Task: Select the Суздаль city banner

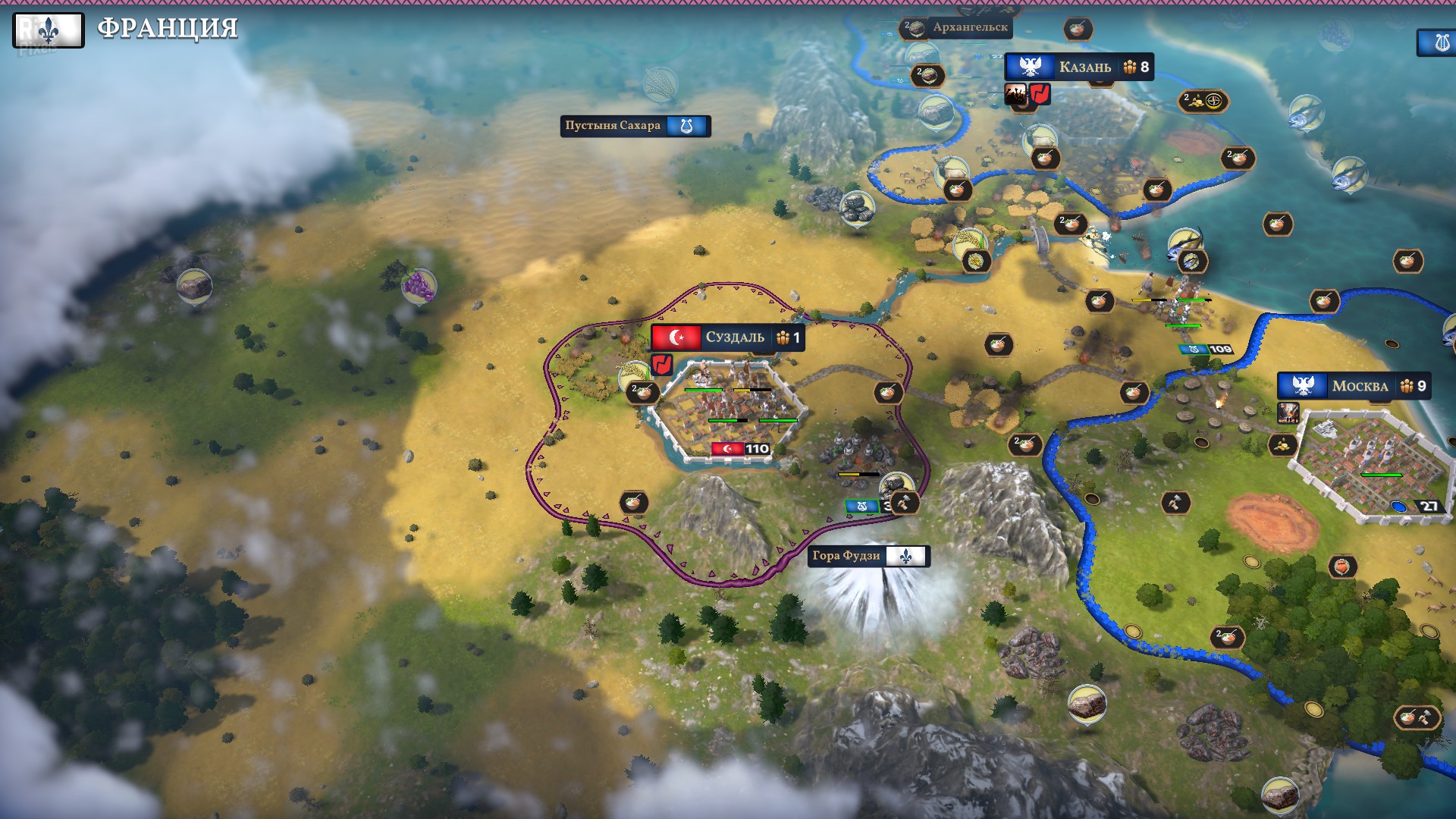Action: click(727, 337)
